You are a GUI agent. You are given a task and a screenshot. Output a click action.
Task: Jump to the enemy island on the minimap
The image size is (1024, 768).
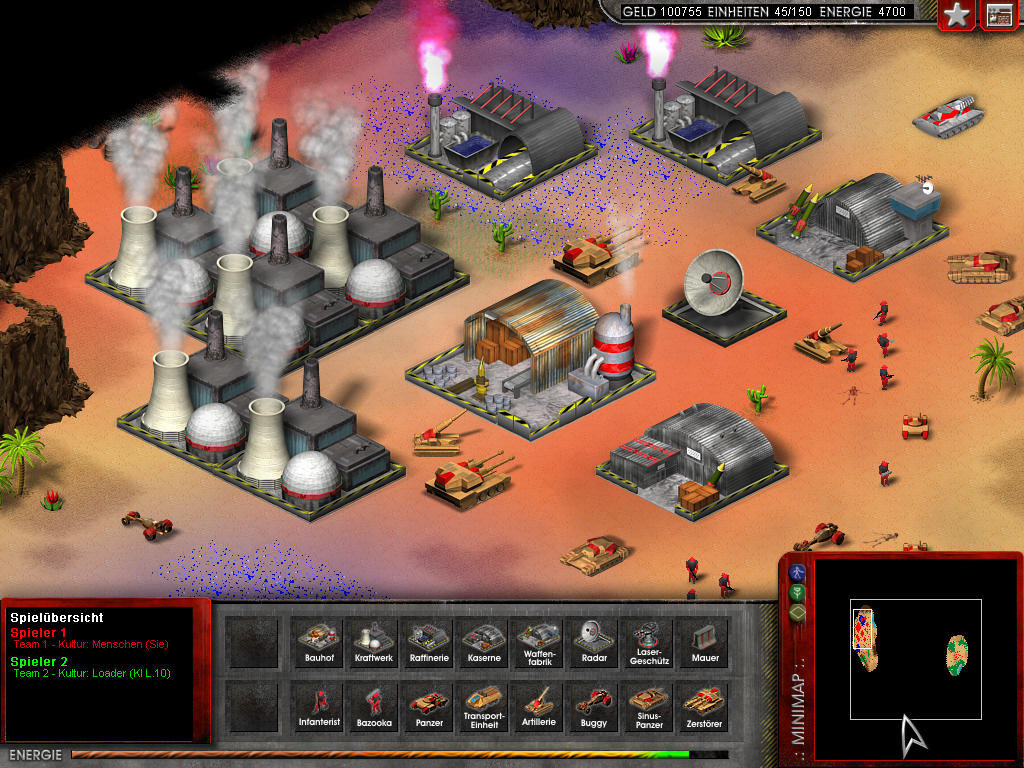point(958,655)
